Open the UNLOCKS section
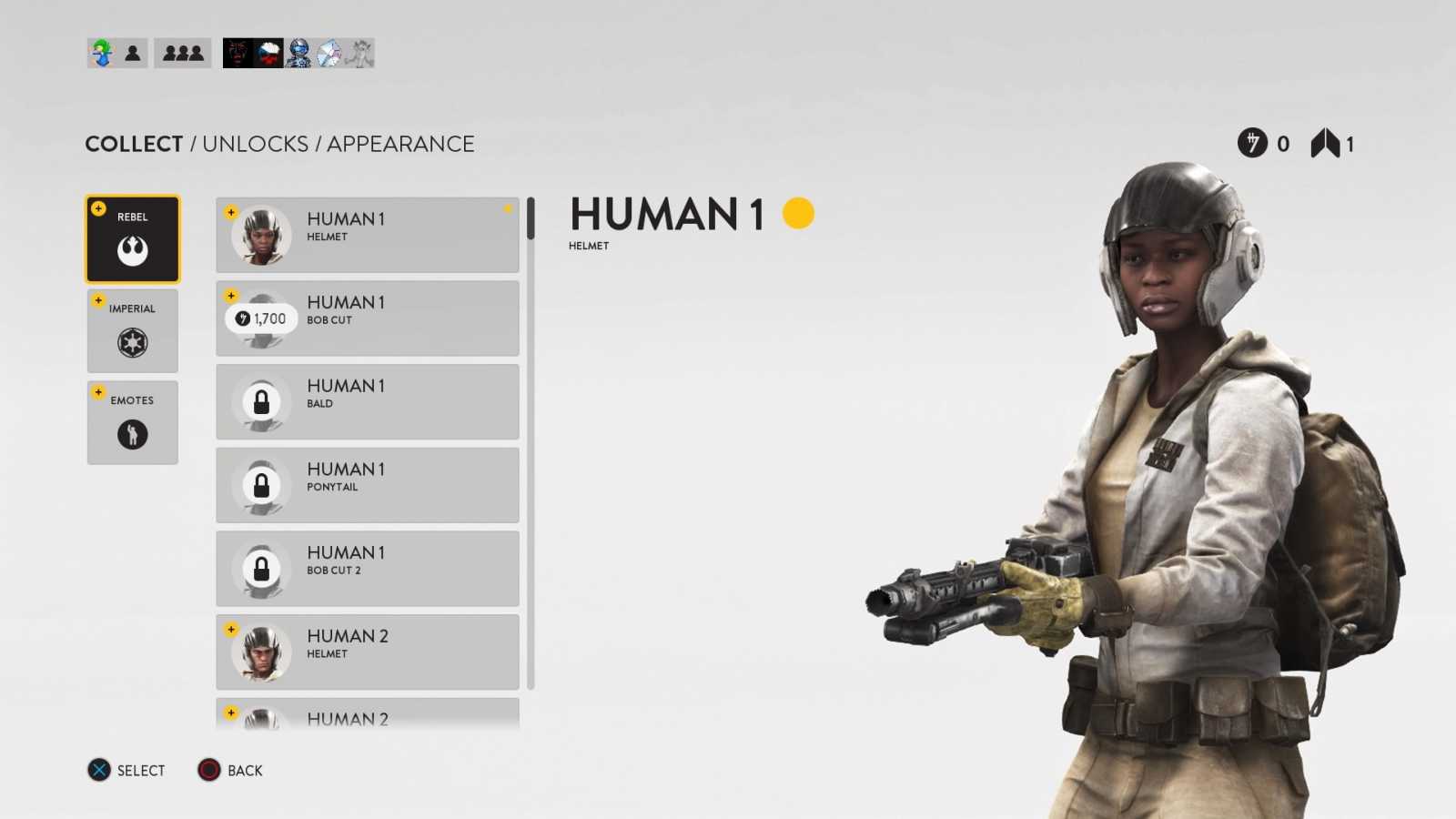 point(256,144)
